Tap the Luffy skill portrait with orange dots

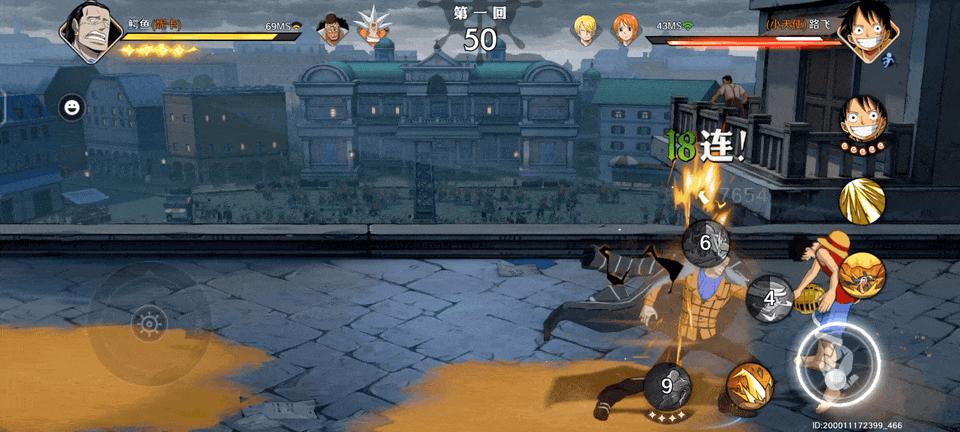click(863, 121)
